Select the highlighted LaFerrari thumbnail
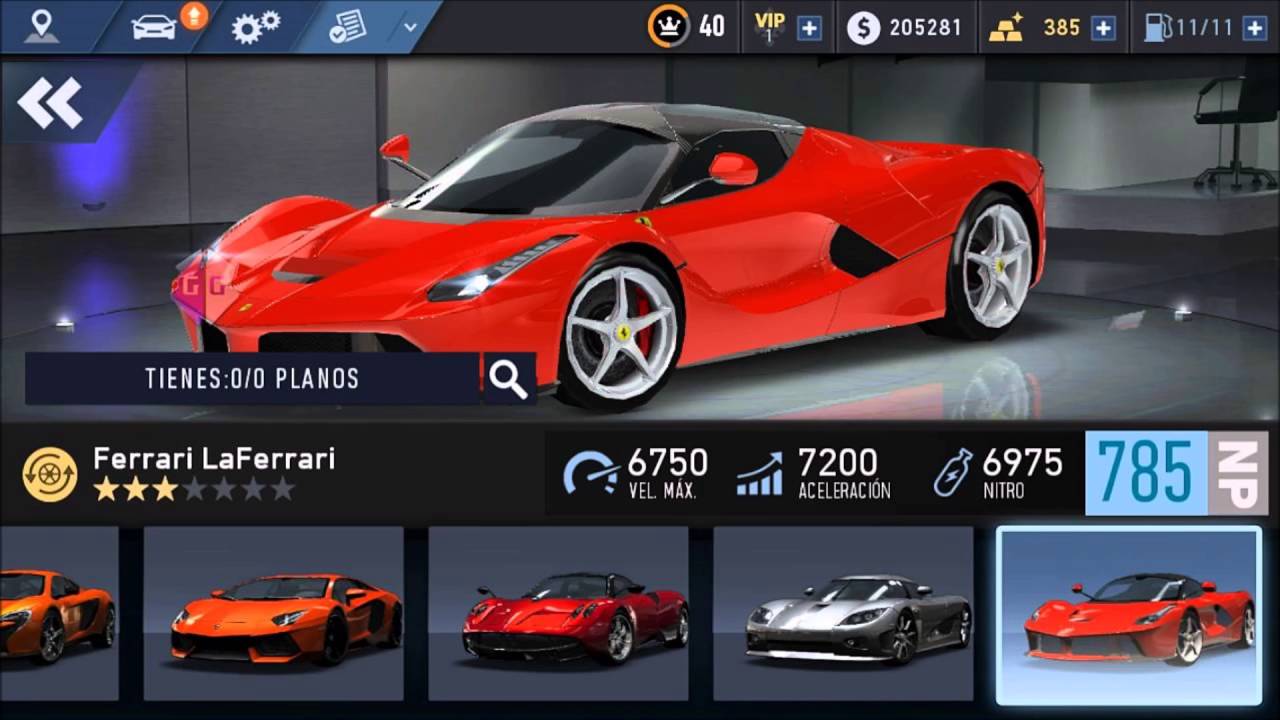This screenshot has width=1280, height=720. point(1129,614)
